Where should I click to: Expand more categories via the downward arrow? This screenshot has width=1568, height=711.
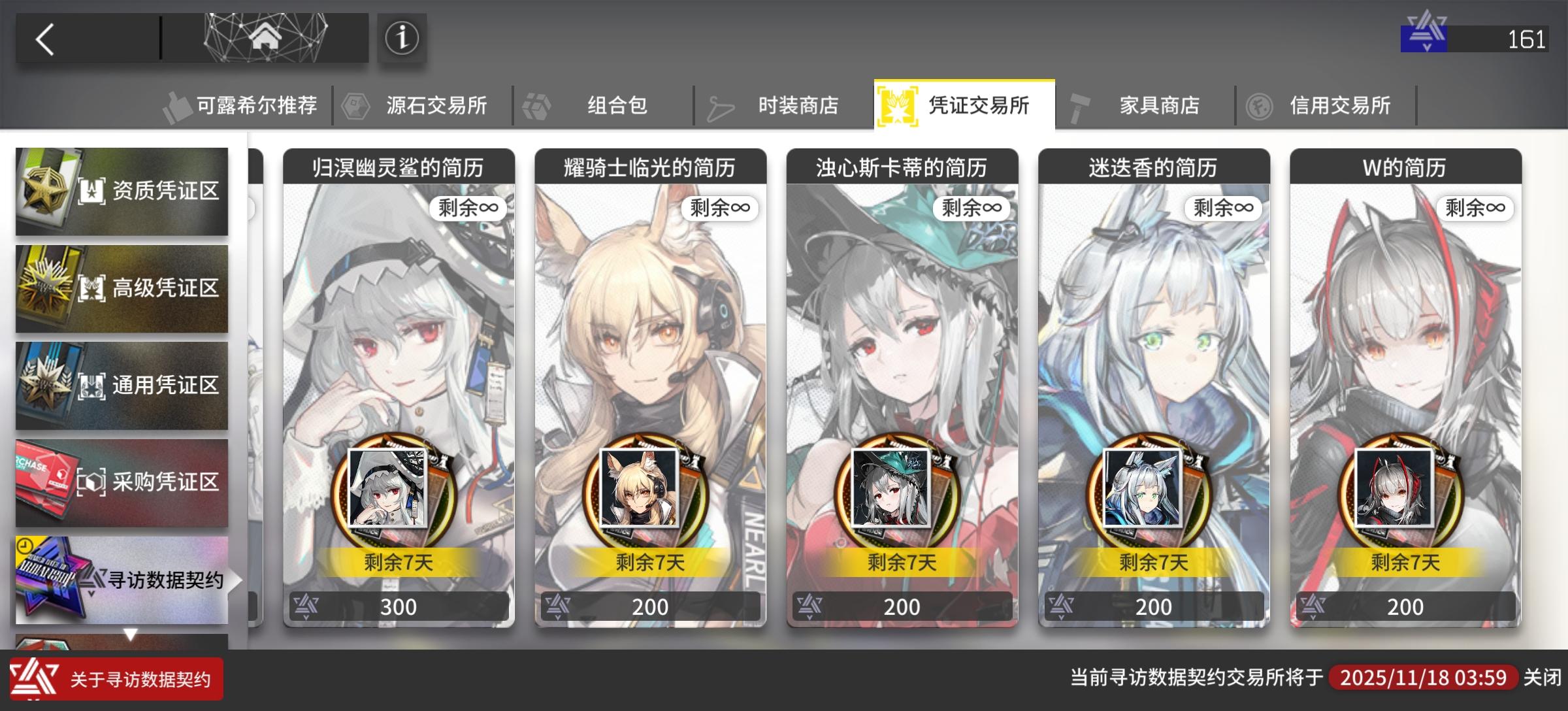[x=131, y=633]
